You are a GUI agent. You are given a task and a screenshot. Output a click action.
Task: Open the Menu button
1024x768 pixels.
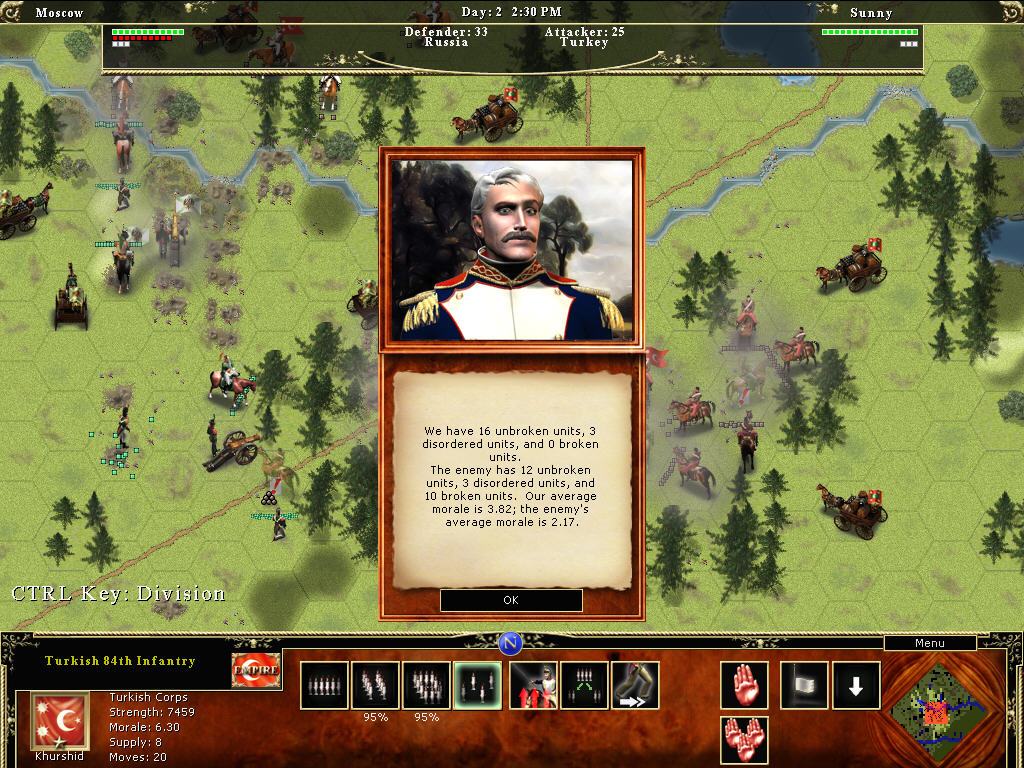tap(929, 643)
